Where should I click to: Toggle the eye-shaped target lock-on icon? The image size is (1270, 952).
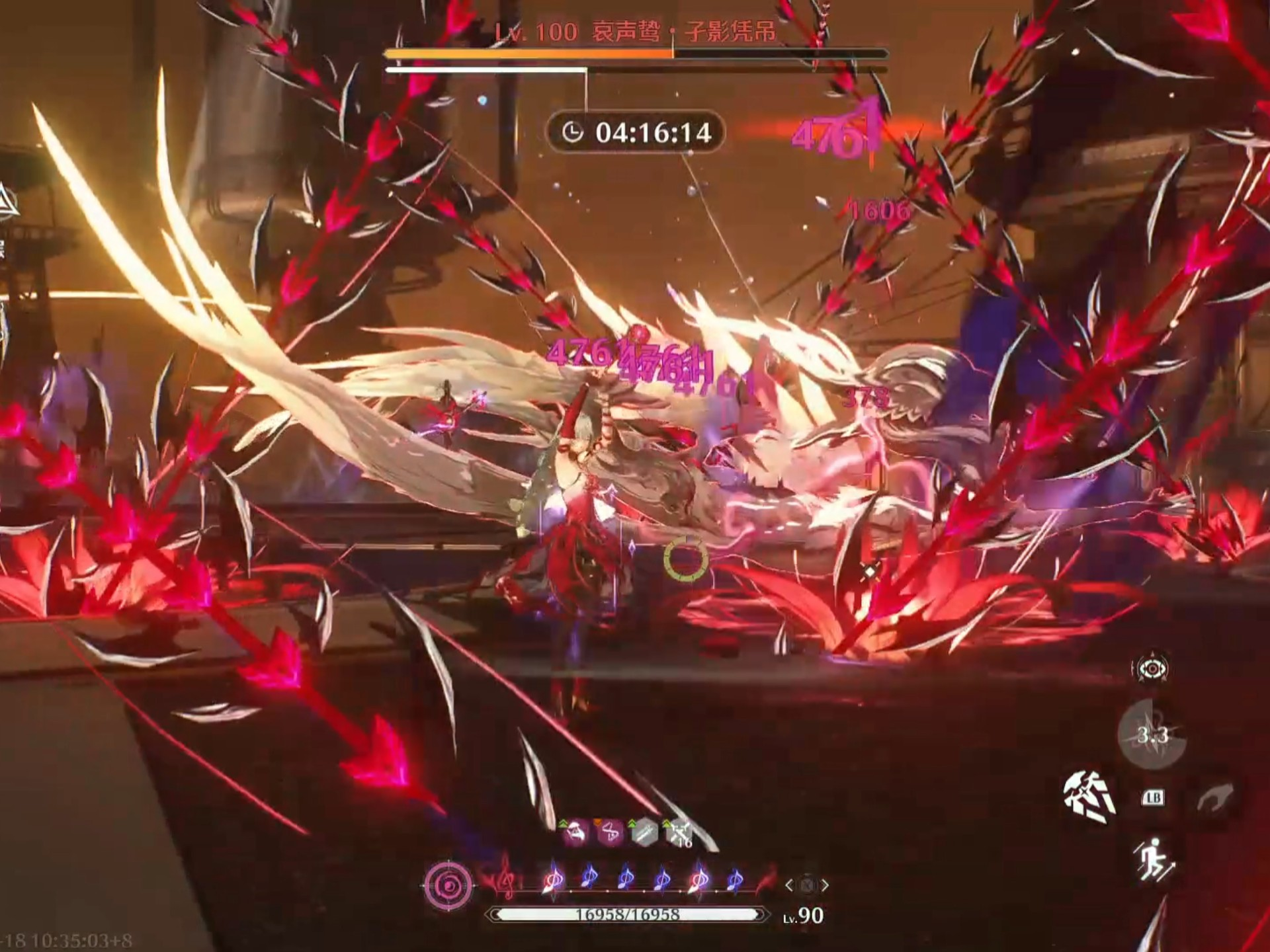pyautogui.click(x=1152, y=669)
